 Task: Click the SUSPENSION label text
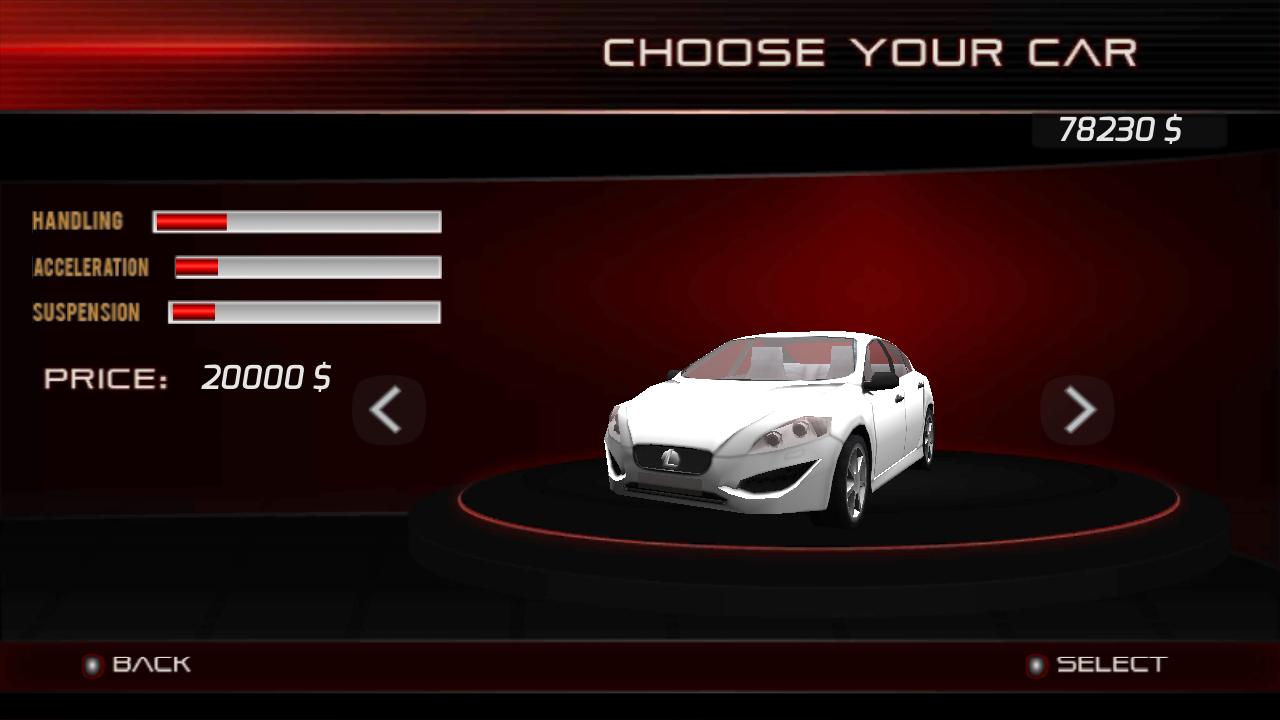click(87, 313)
